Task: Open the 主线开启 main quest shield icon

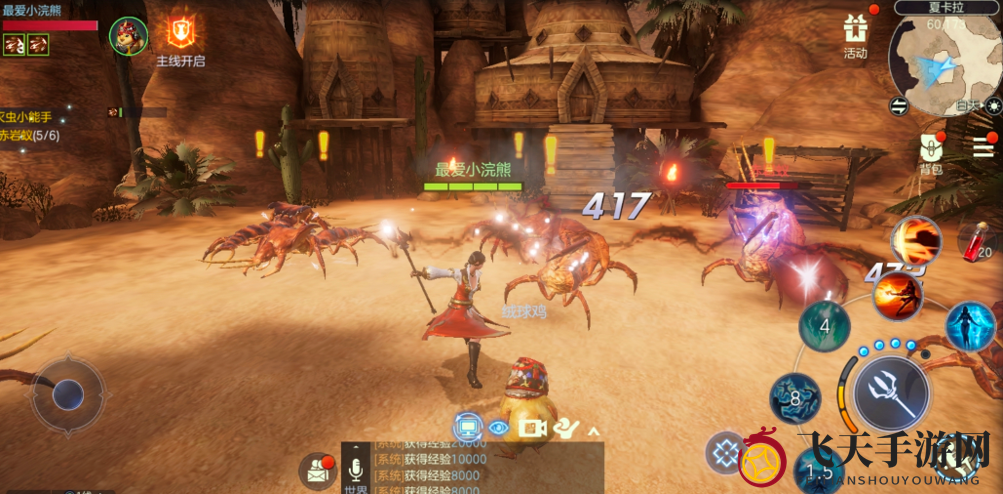Action: point(181,33)
